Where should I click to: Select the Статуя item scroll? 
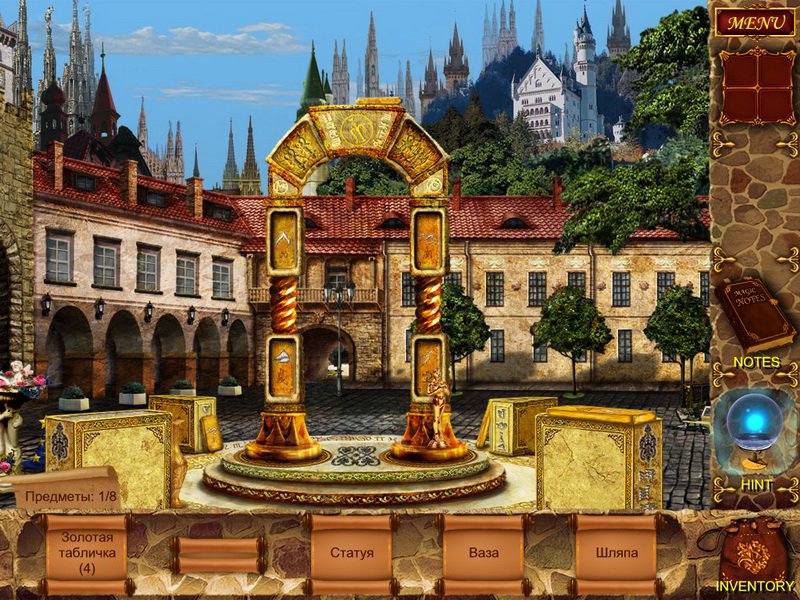tap(351, 553)
